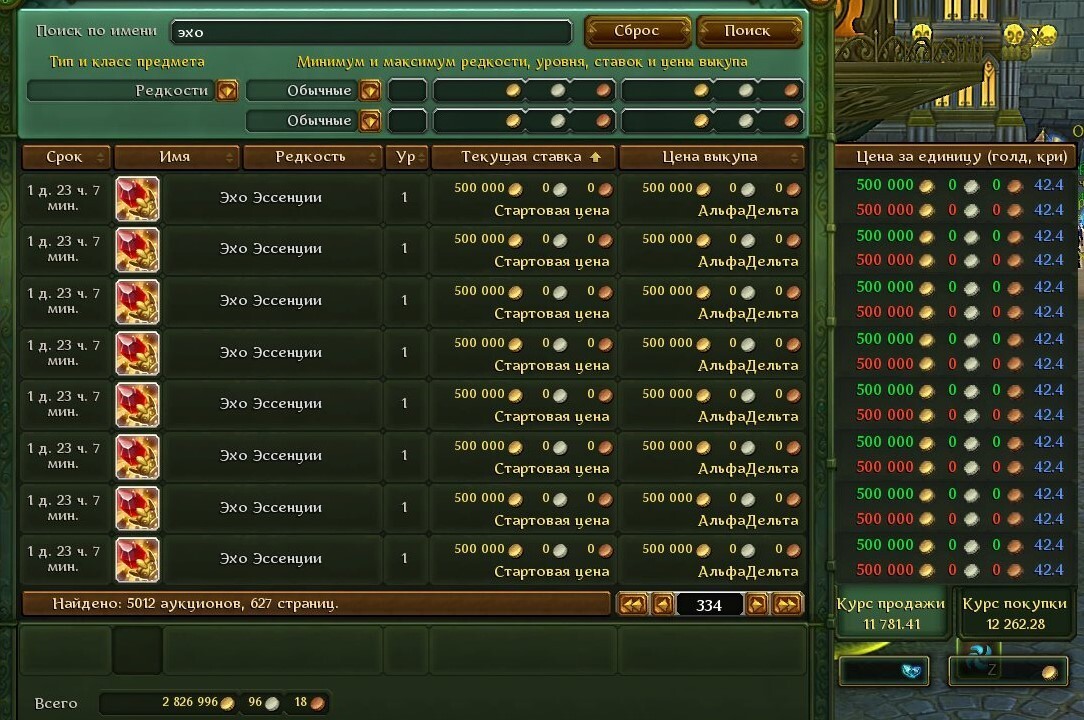Sort by Текущая ставка column header
The width and height of the screenshot is (1084, 720).
coord(523,157)
